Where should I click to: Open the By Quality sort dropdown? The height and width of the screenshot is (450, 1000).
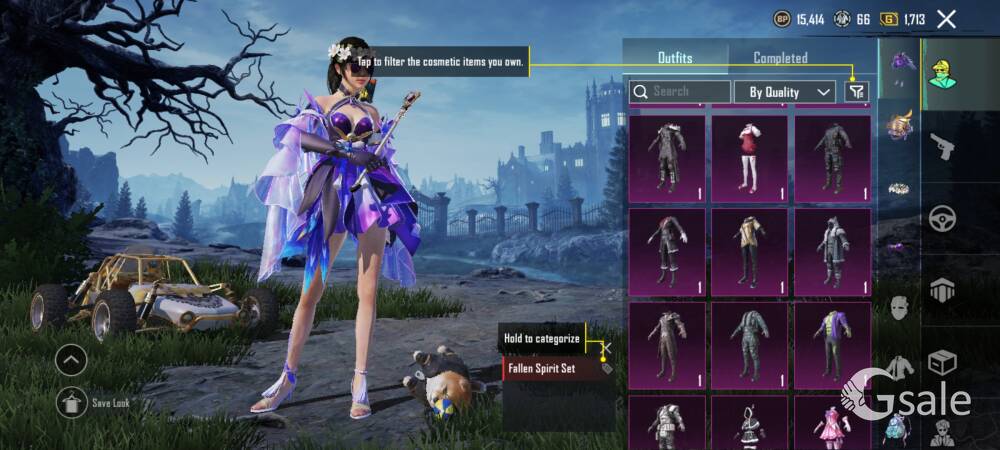coord(785,92)
